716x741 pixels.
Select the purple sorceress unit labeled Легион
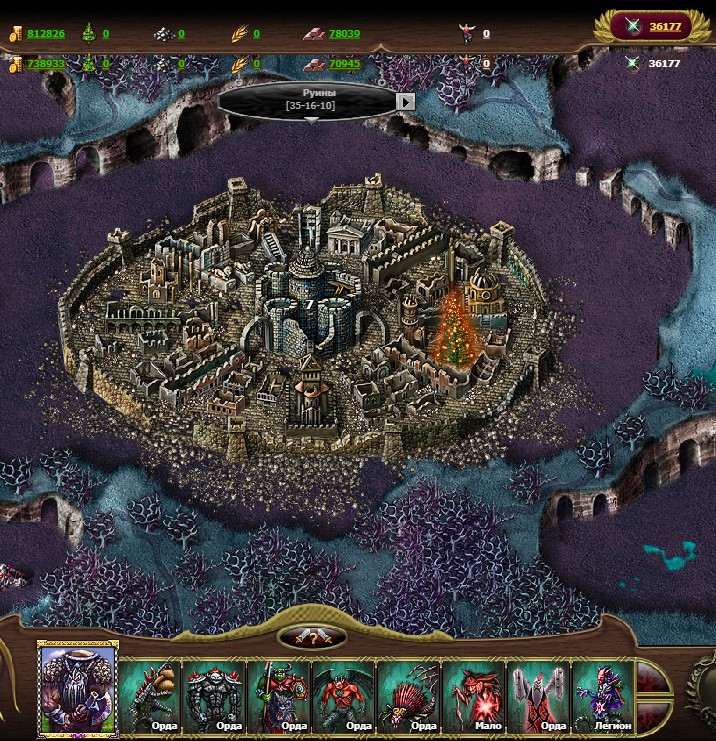point(602,695)
